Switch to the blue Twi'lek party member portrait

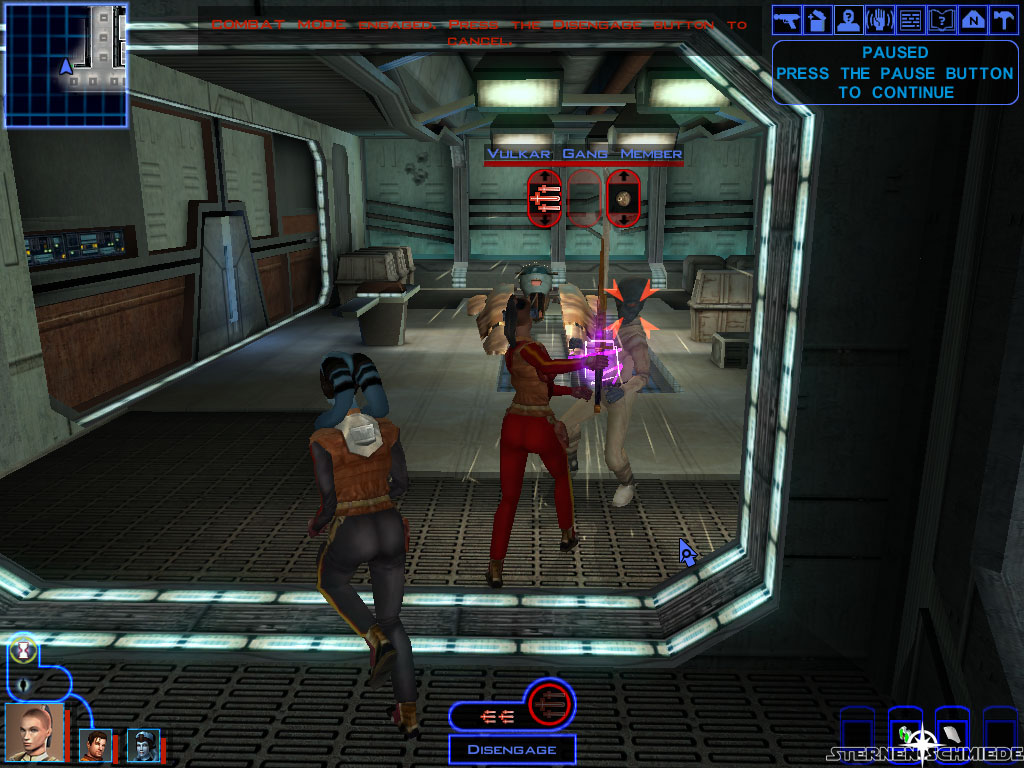click(x=143, y=745)
